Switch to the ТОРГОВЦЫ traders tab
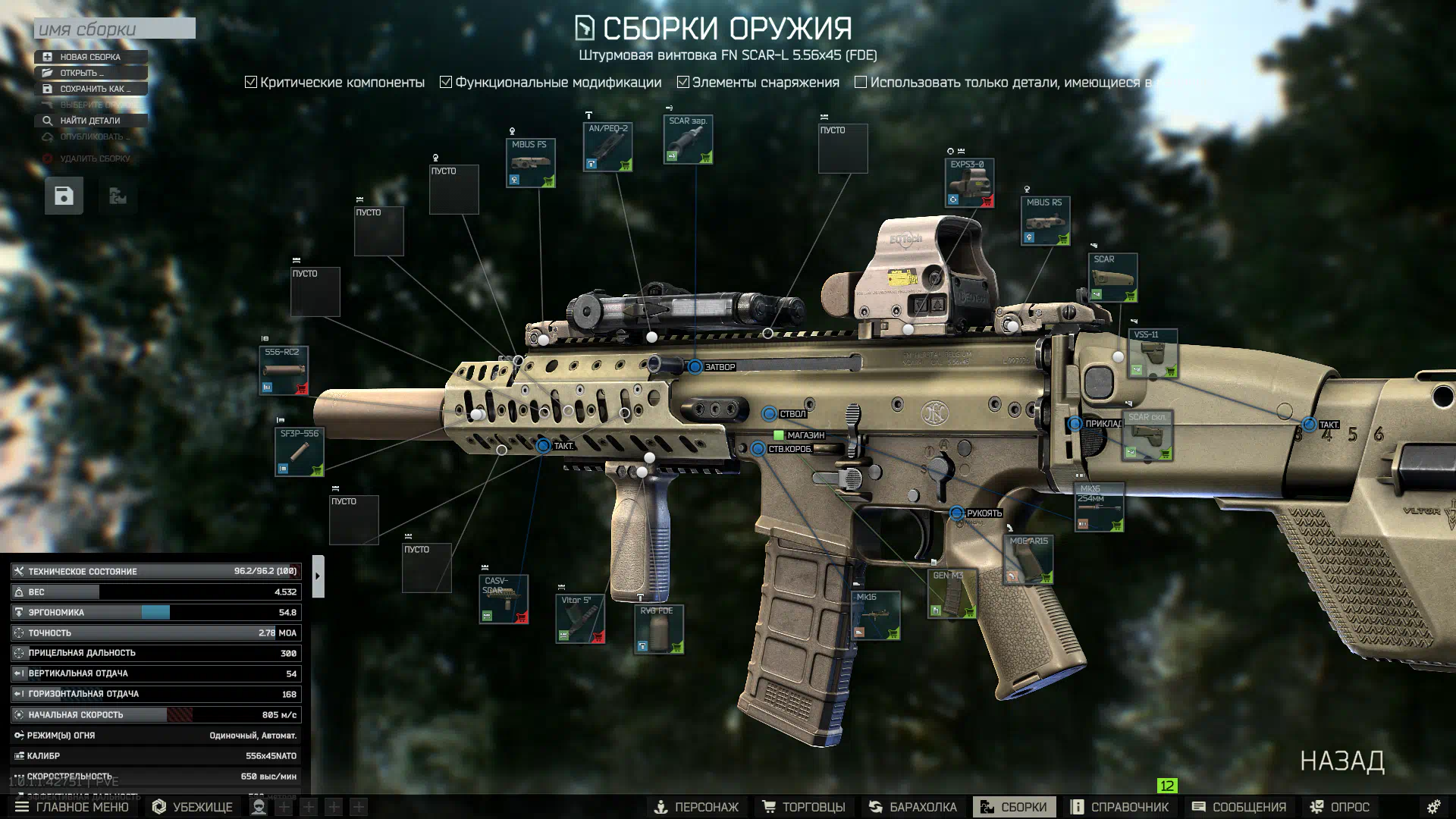1456x819 pixels. 803,807
